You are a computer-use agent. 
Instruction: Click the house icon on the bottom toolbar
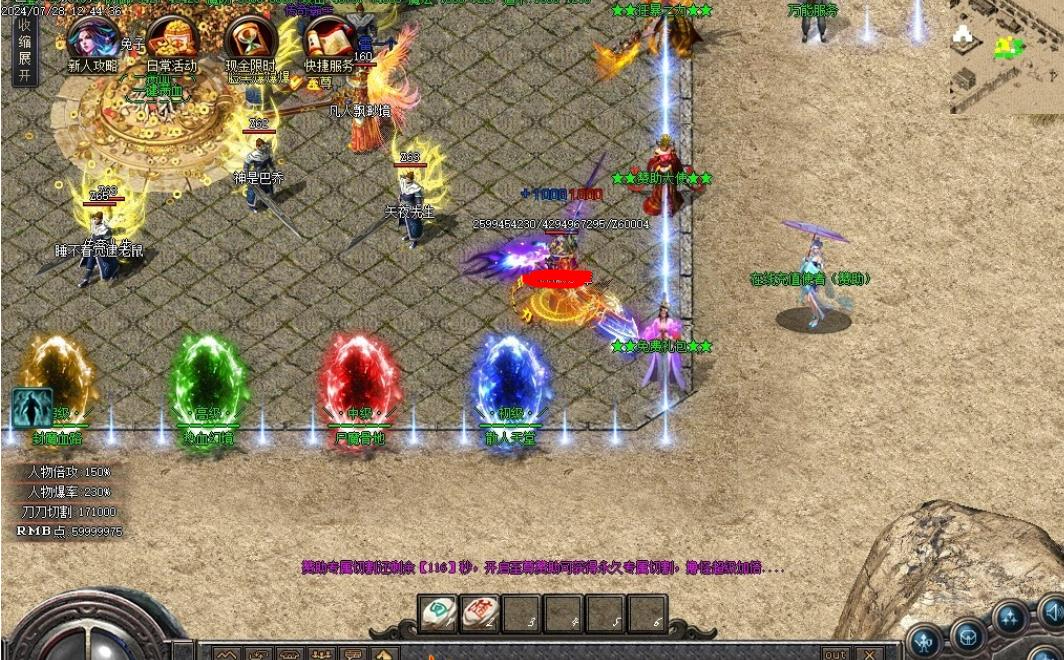pyautogui.click(x=384, y=655)
